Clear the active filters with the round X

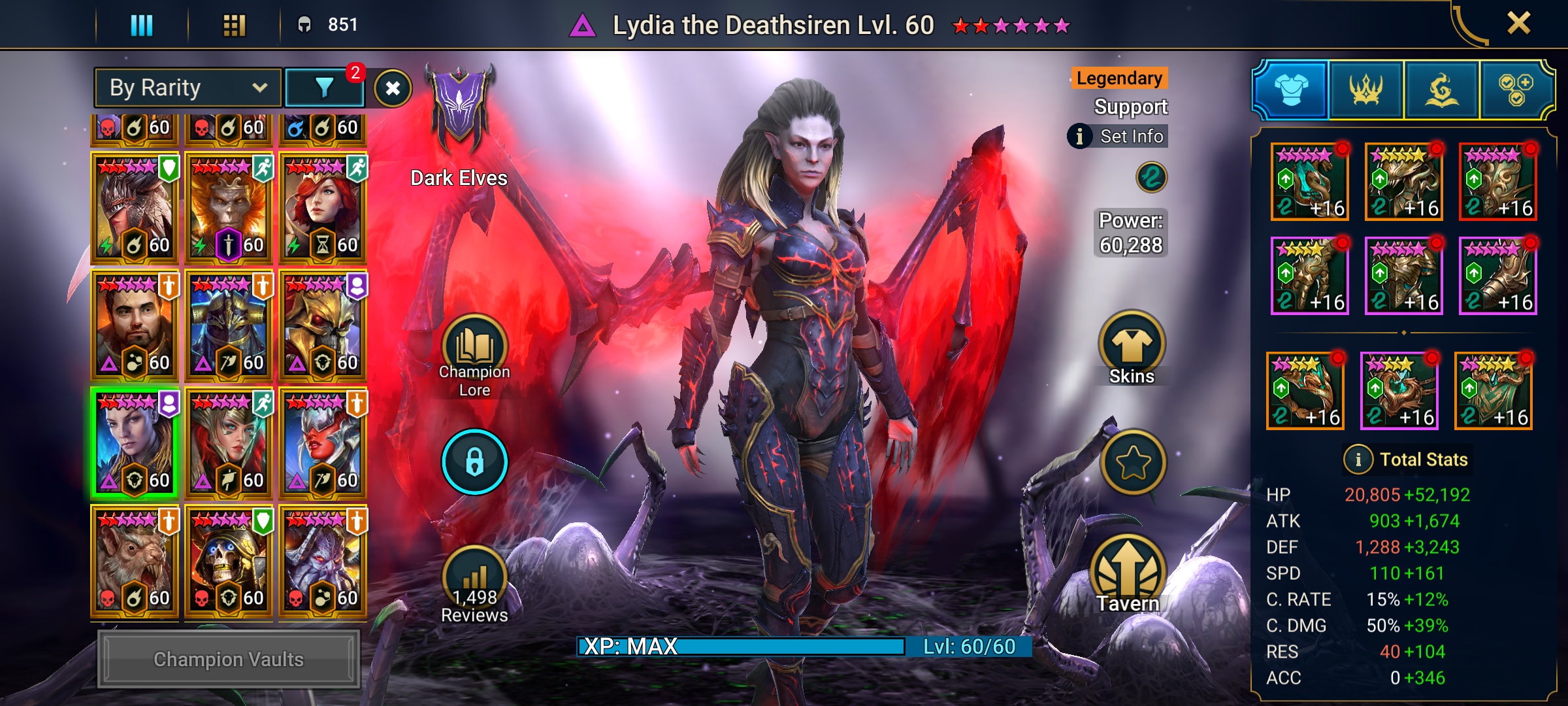pos(393,88)
